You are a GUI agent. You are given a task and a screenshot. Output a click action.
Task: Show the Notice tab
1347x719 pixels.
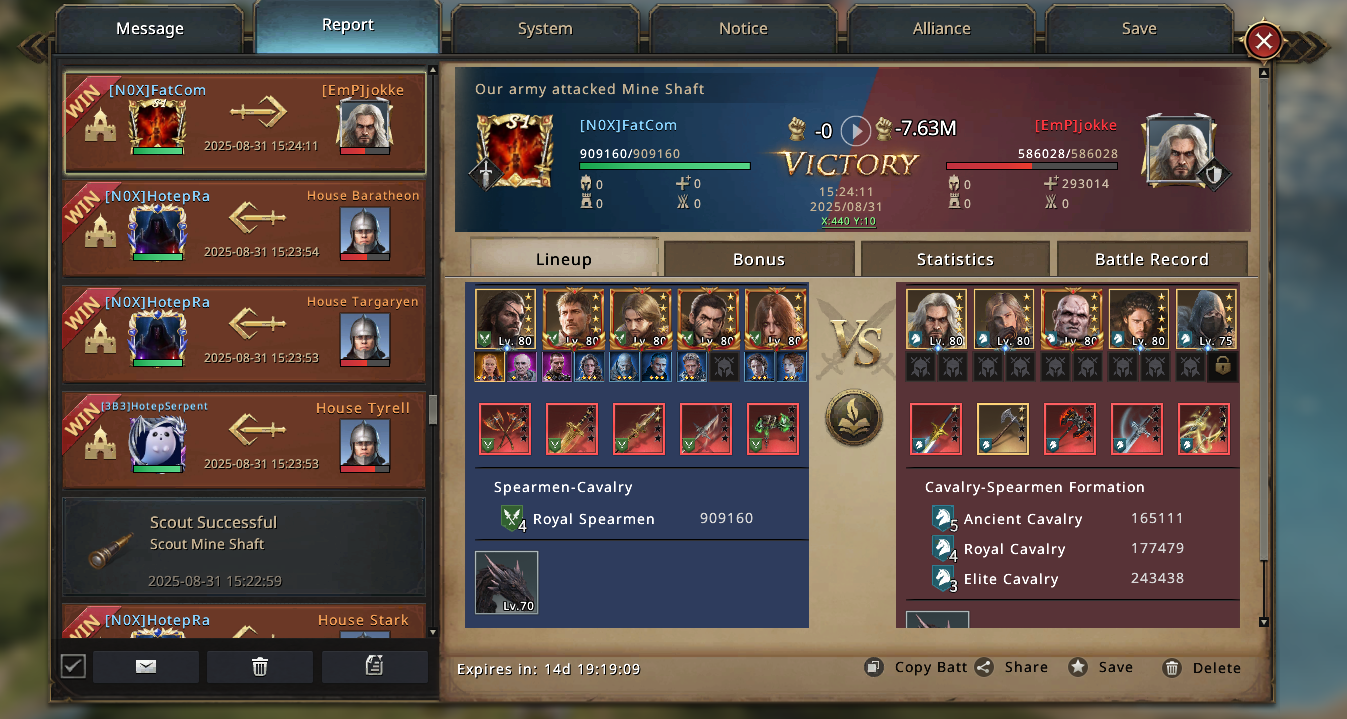[743, 29]
